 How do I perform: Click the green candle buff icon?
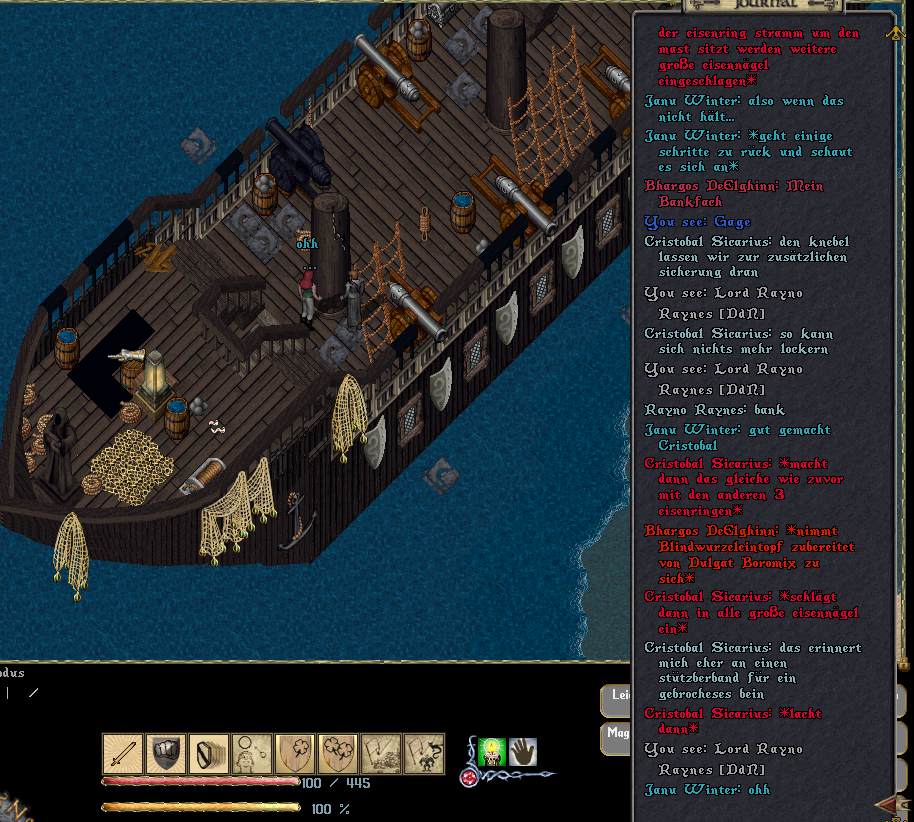point(491,752)
